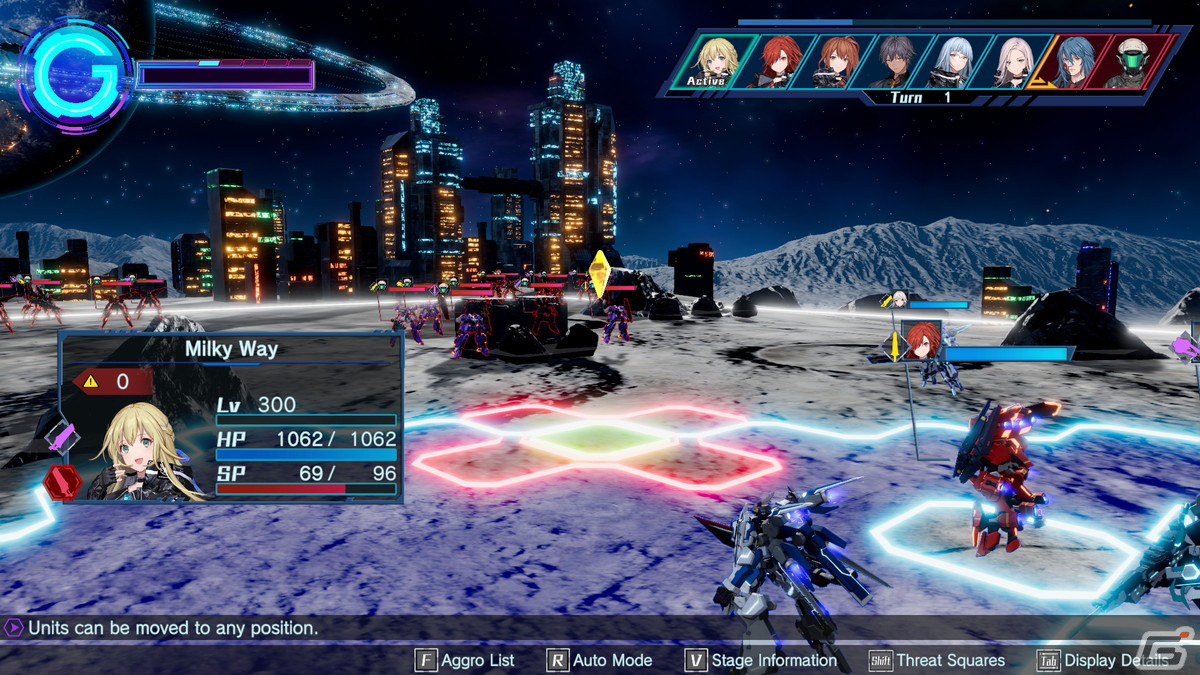Toggle Threat Squares display
Screen dimensions: 1200x675
pos(937,660)
